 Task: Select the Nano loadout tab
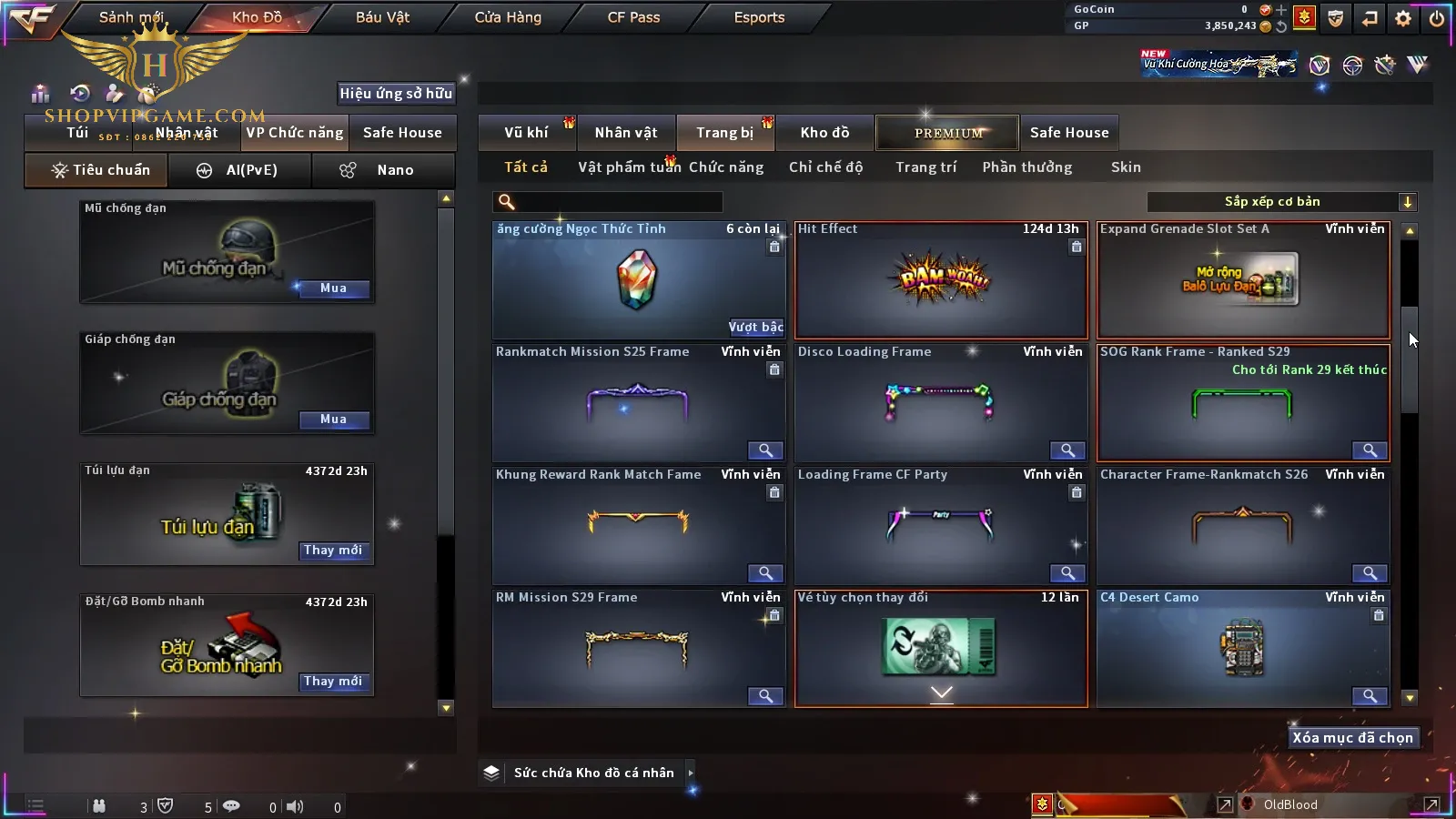point(383,170)
